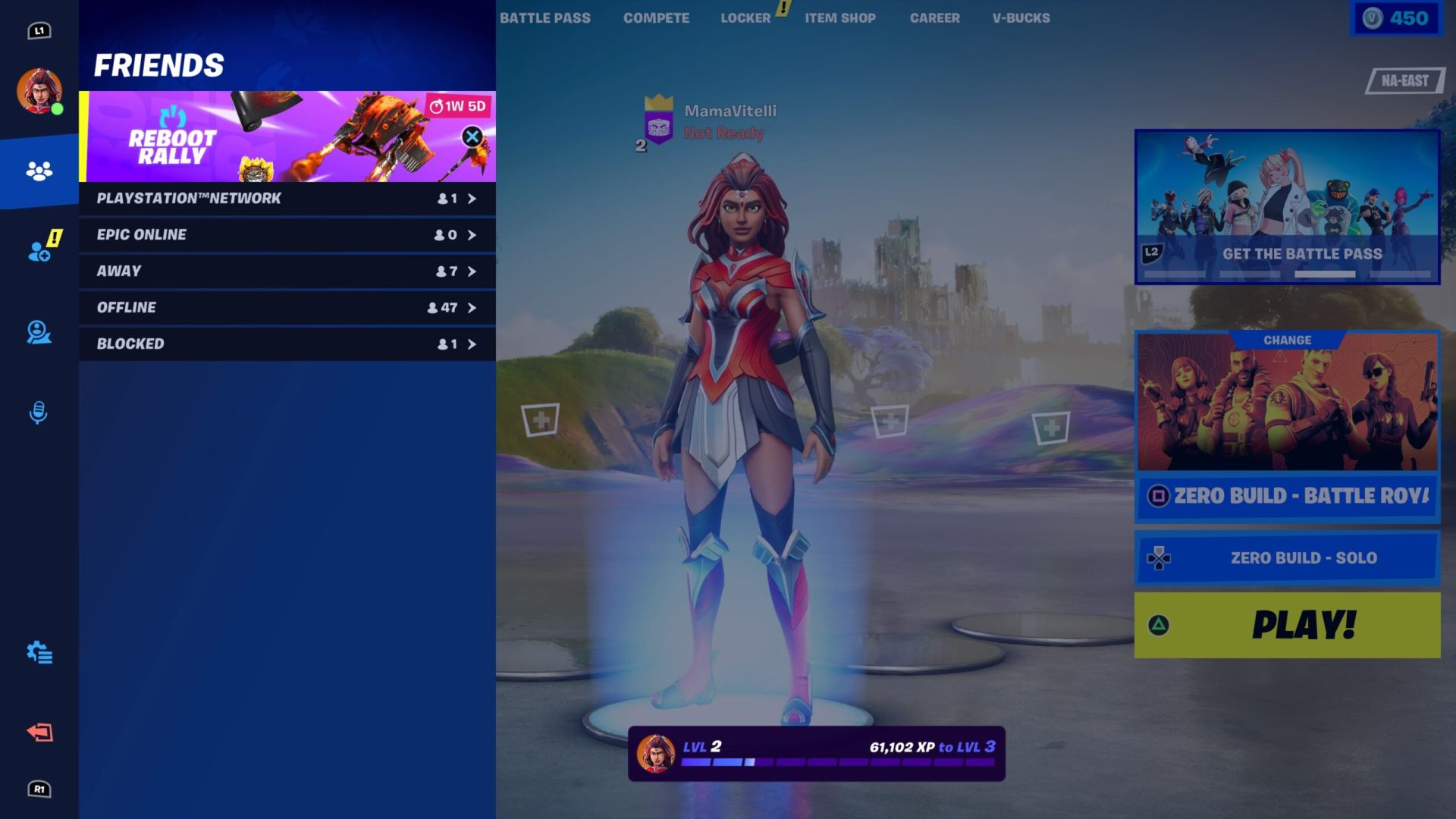This screenshot has width=1456, height=819.
Task: Toggle the voice chat microphone
Action: [36, 412]
